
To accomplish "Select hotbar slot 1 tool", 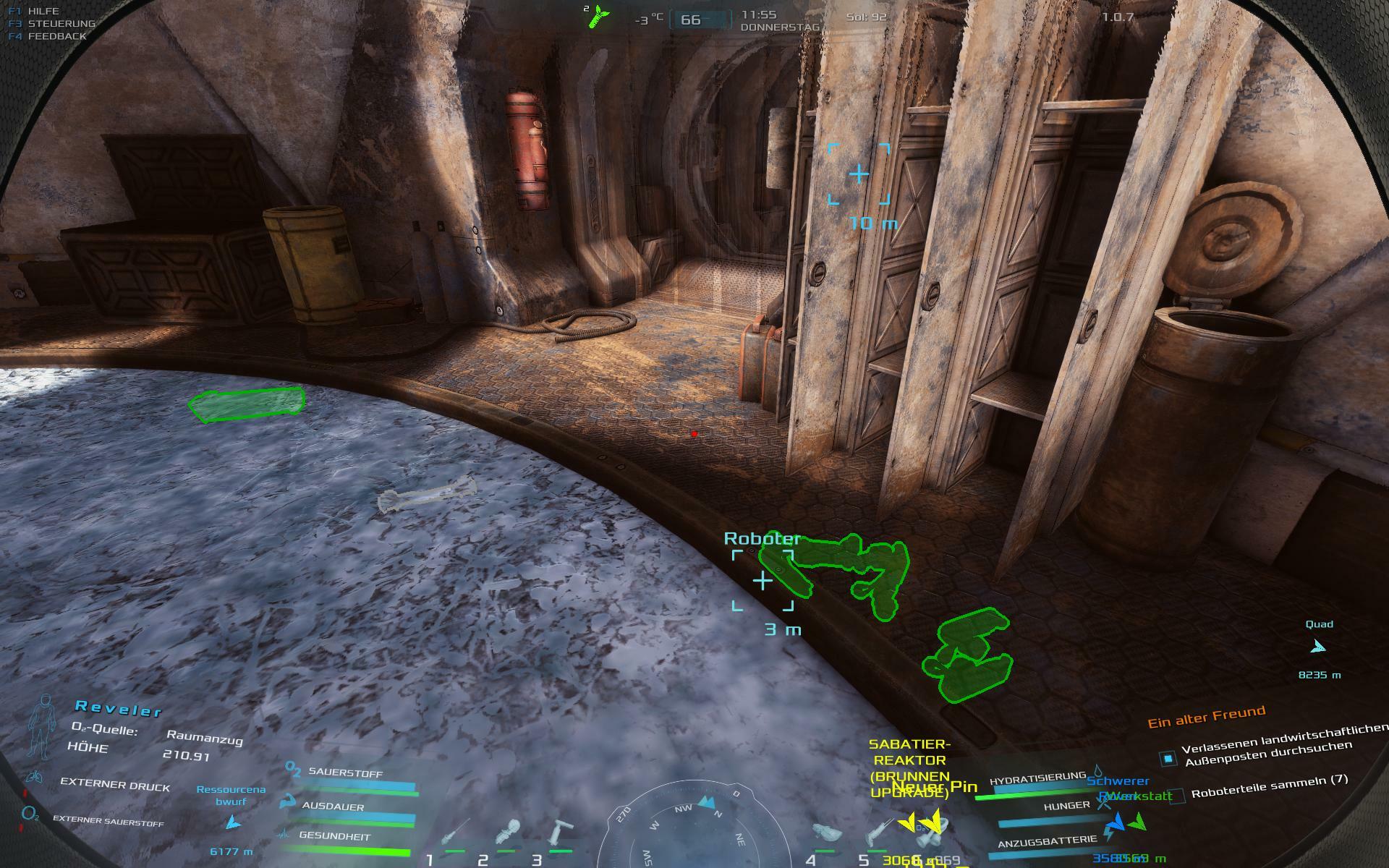I will click(x=456, y=833).
